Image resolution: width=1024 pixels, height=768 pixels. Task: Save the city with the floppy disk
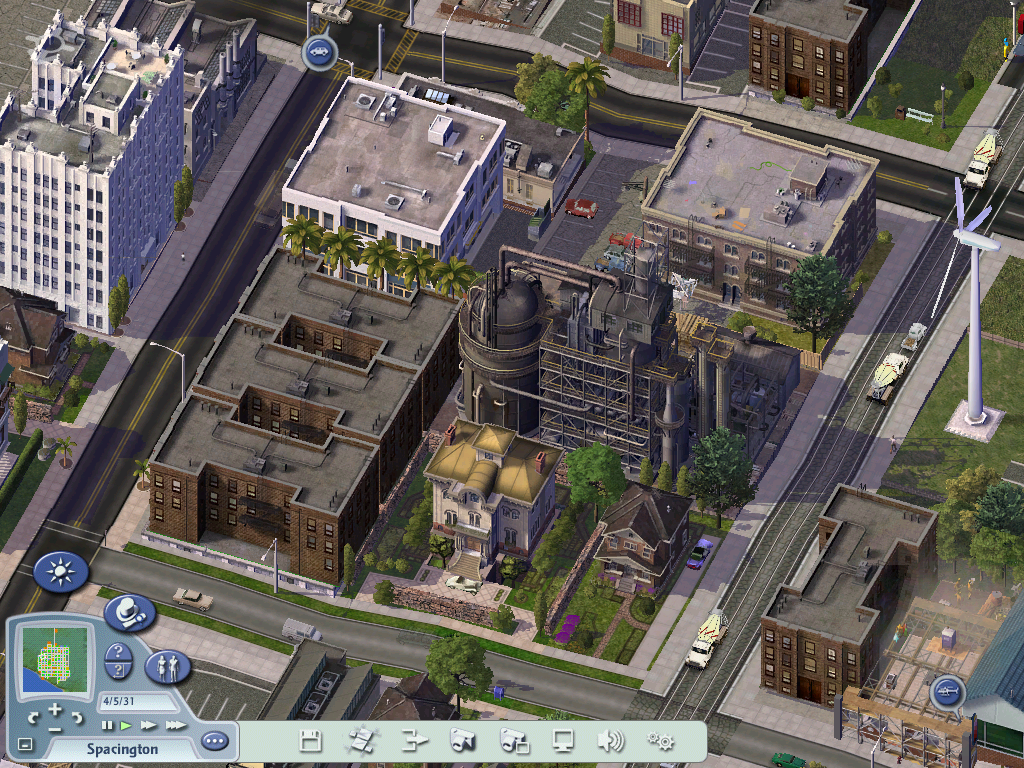[x=311, y=741]
